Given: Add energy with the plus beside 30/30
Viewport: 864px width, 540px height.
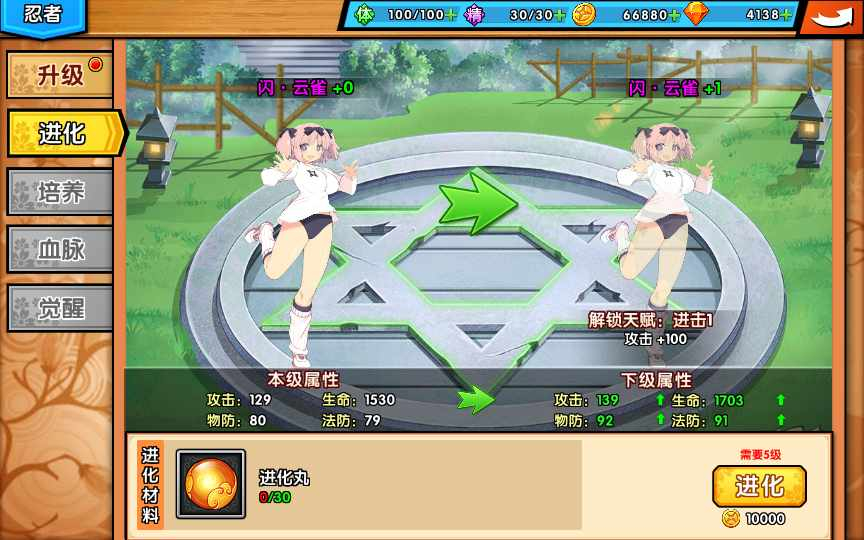Looking at the screenshot, I should coord(560,15).
